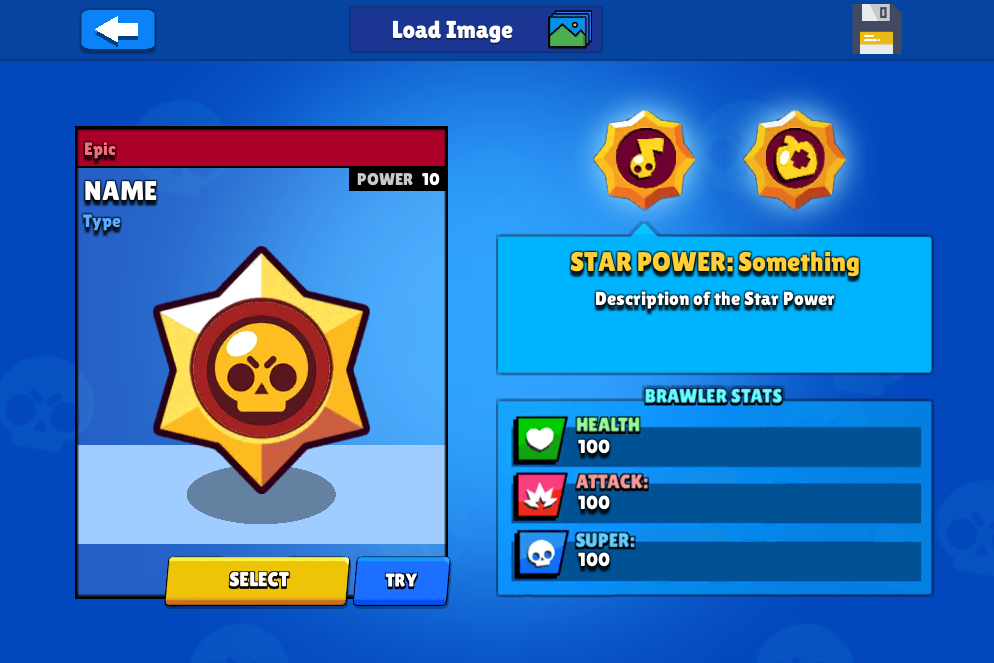The width and height of the screenshot is (994, 663).
Task: Edit the NAME text field
Action: click(120, 192)
